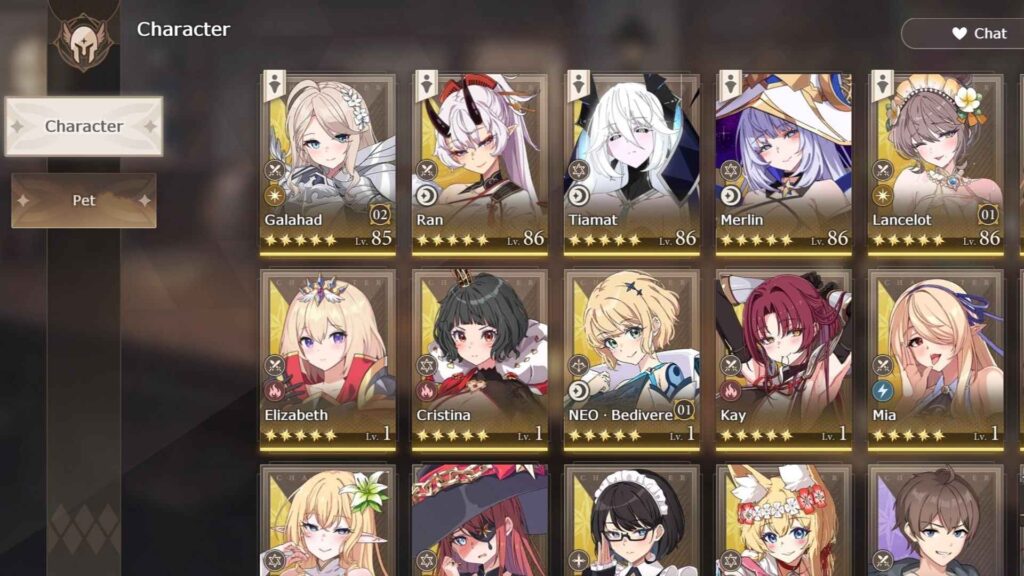This screenshot has height=576, width=1024.
Task: Select the Kay character card
Action: pos(784,355)
